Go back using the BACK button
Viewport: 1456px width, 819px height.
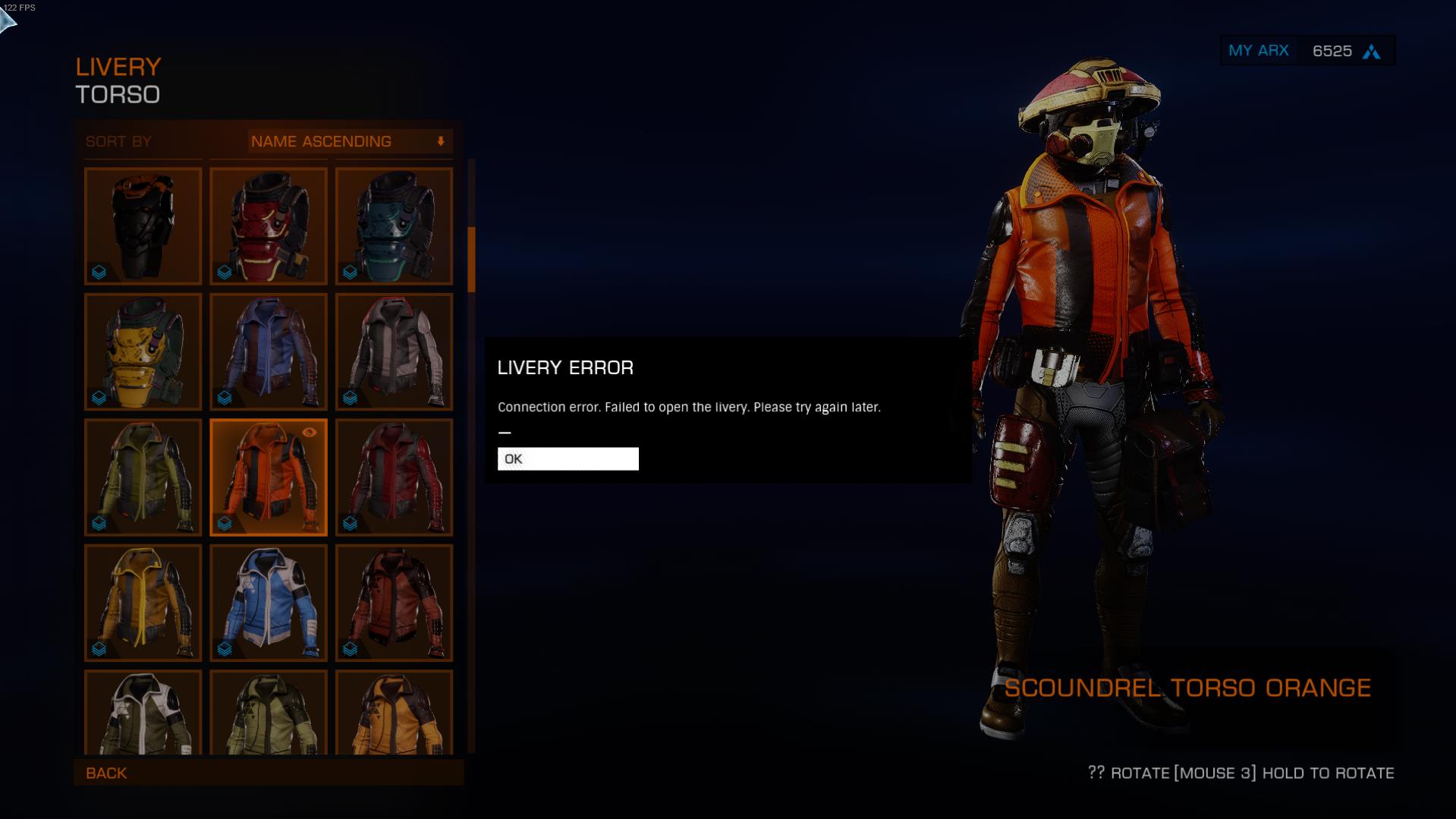[106, 773]
